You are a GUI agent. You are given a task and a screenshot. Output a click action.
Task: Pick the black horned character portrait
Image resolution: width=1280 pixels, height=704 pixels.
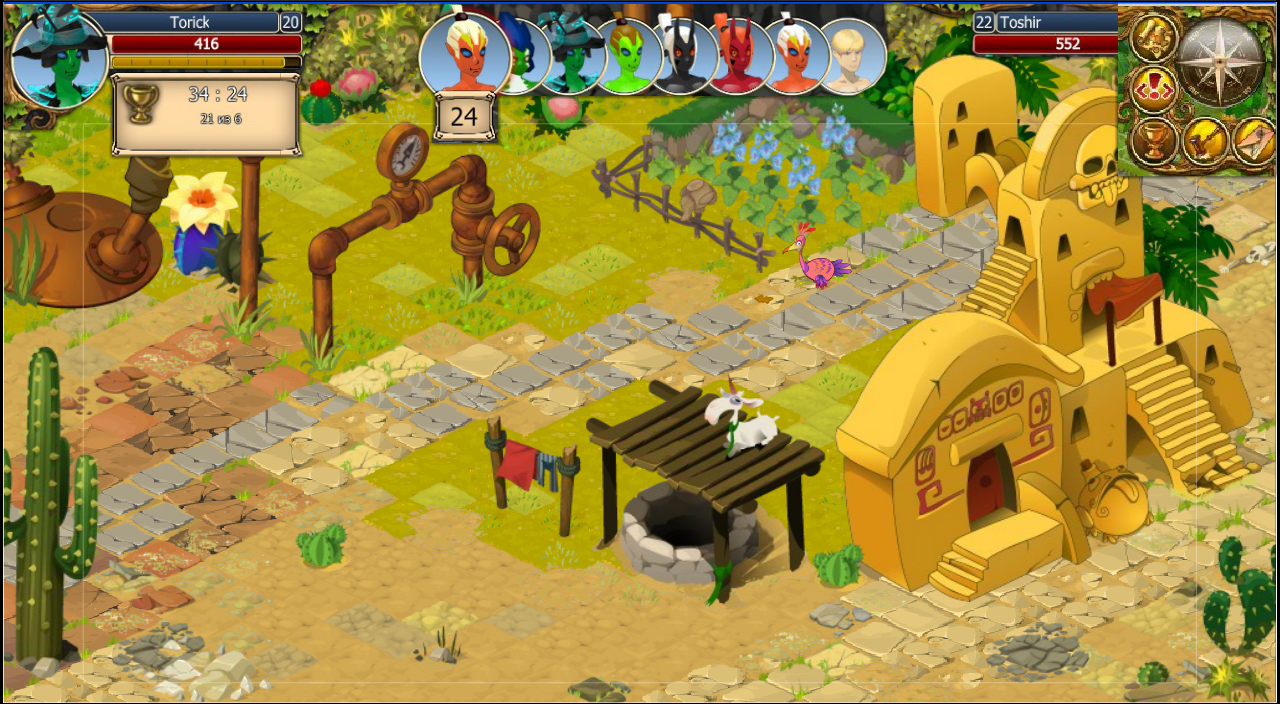(x=685, y=57)
